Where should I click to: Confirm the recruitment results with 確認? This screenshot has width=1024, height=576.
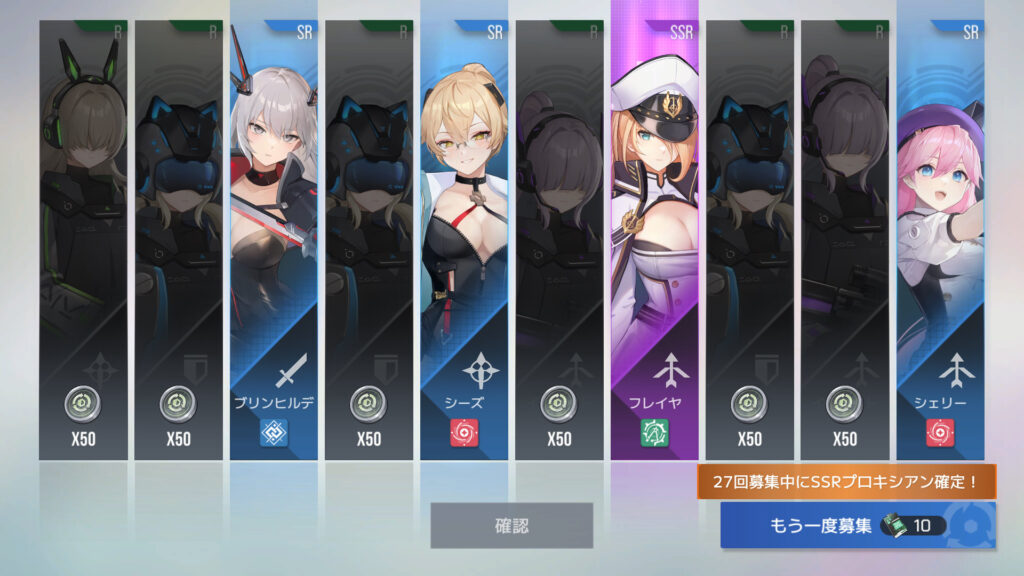point(511,525)
